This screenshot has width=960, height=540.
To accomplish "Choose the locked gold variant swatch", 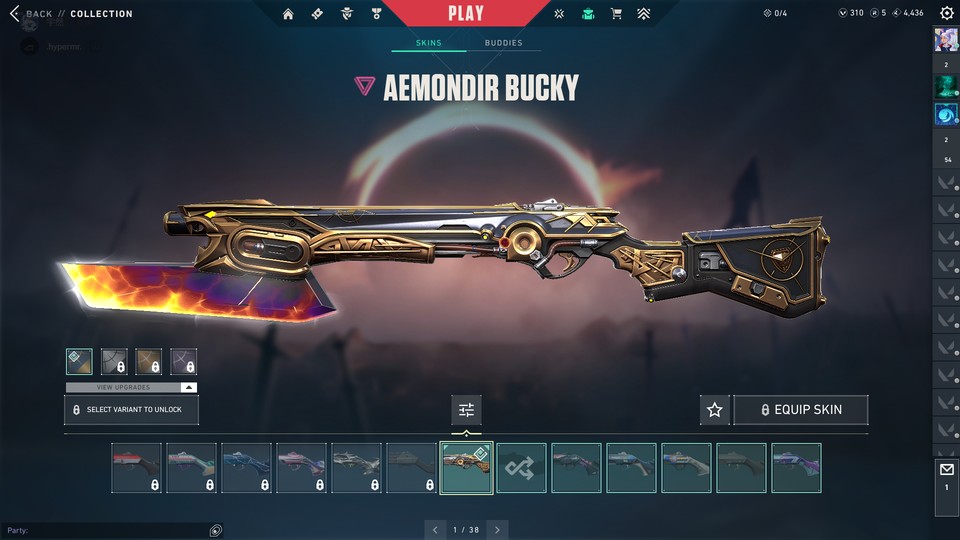I will [x=149, y=361].
